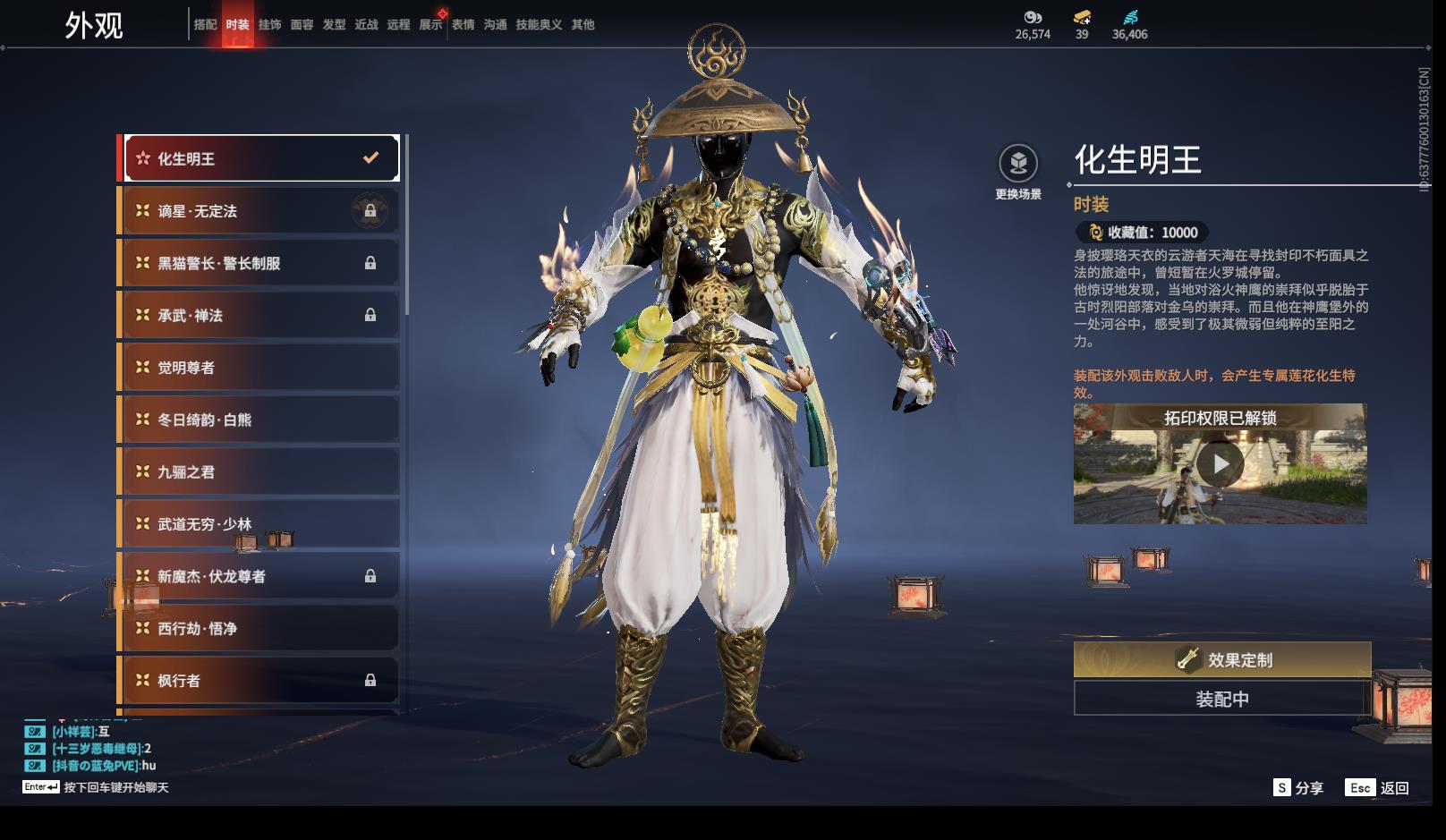The width and height of the screenshot is (1446, 840).
Task: Select the 西行劫·悟净 outfit
Action: click(259, 629)
